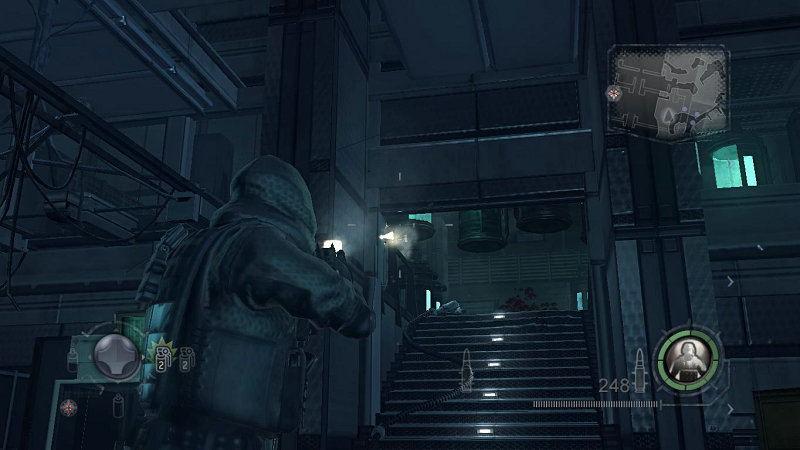This screenshot has width=800, height=450.
Task: Open the minimap in the corner
Action: point(668,92)
